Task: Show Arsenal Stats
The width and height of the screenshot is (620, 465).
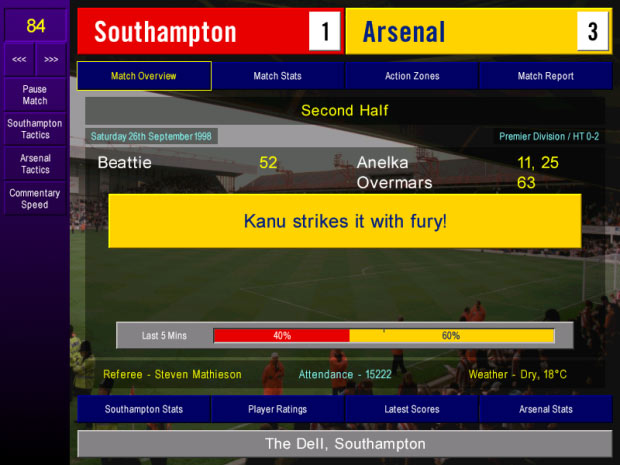Action: [545, 409]
